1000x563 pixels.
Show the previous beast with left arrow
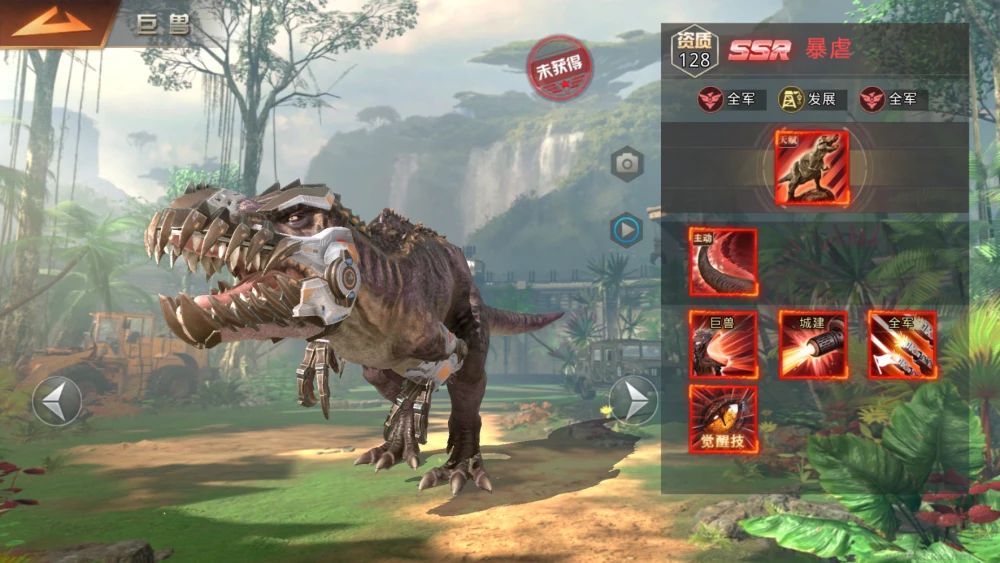[x=57, y=401]
